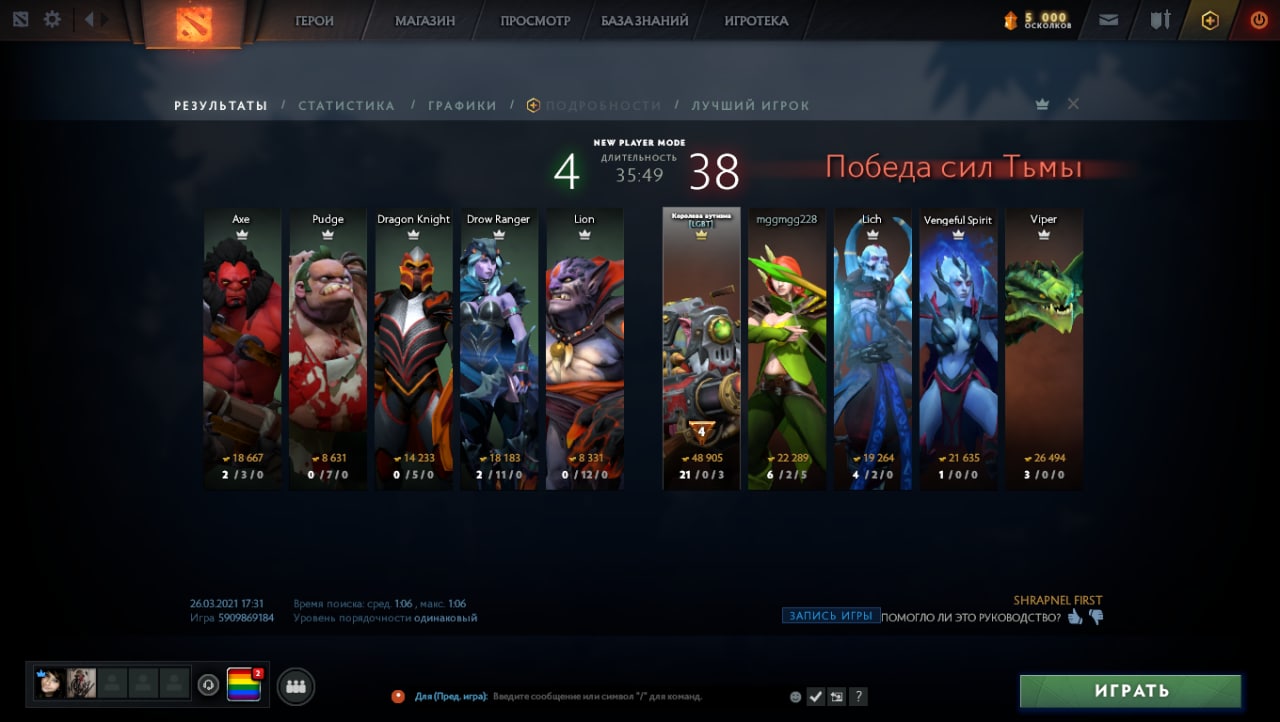Open the ГЕРОИ menu

[314, 20]
